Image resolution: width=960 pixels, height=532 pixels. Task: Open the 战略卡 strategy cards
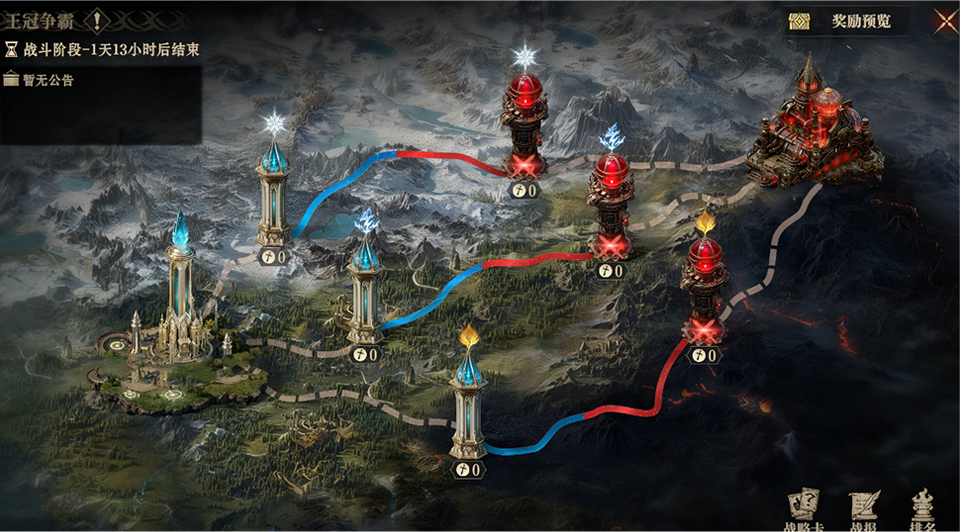tap(804, 508)
